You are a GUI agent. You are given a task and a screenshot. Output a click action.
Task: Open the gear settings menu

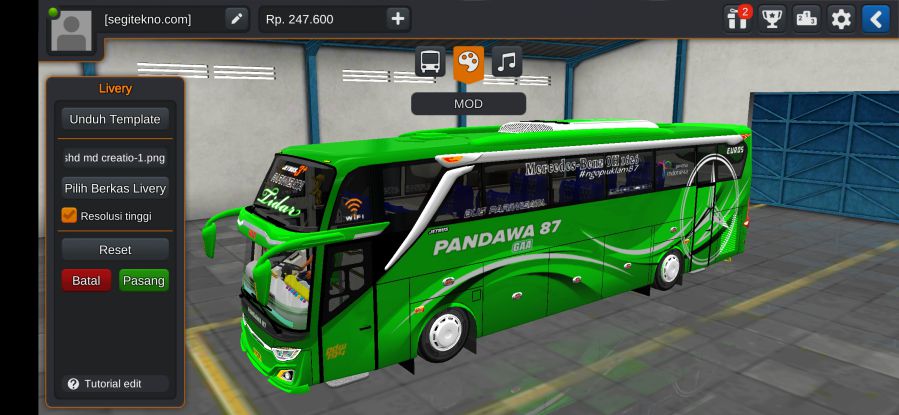point(841,18)
